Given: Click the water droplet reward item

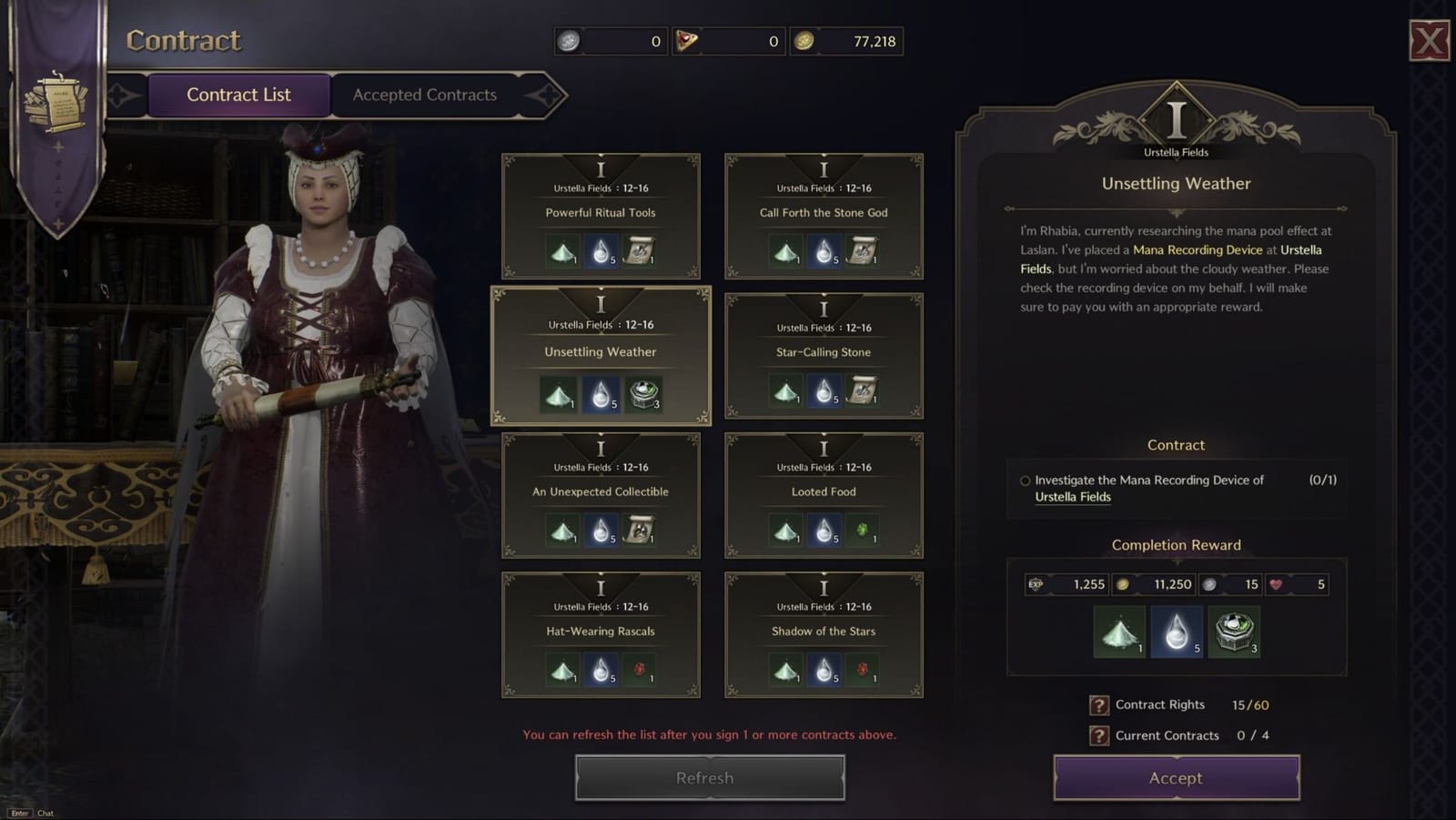Looking at the screenshot, I should pyautogui.click(x=1175, y=632).
